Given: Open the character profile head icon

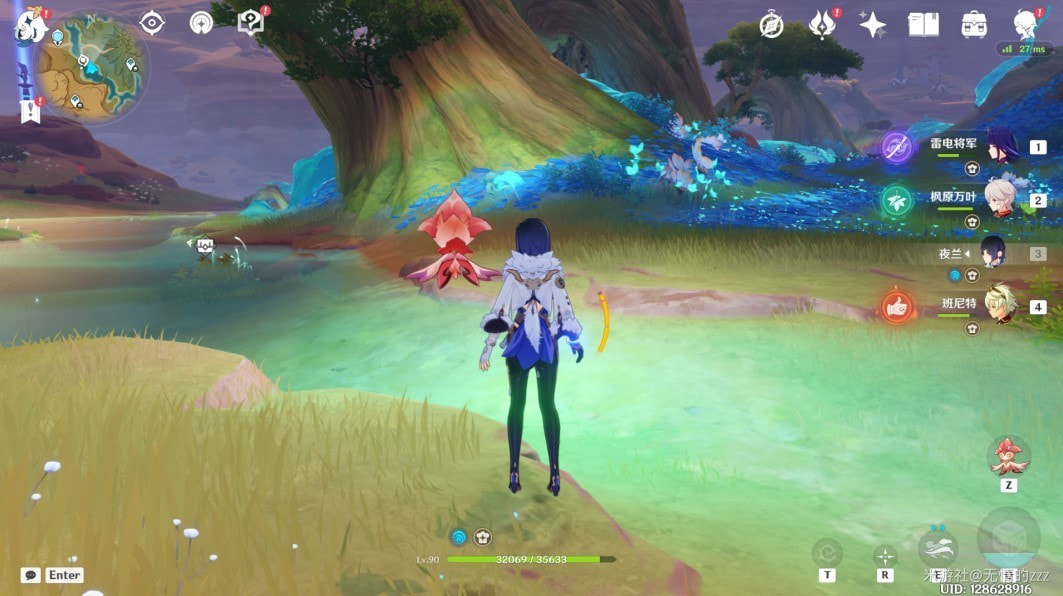Looking at the screenshot, I should 1025,24.
